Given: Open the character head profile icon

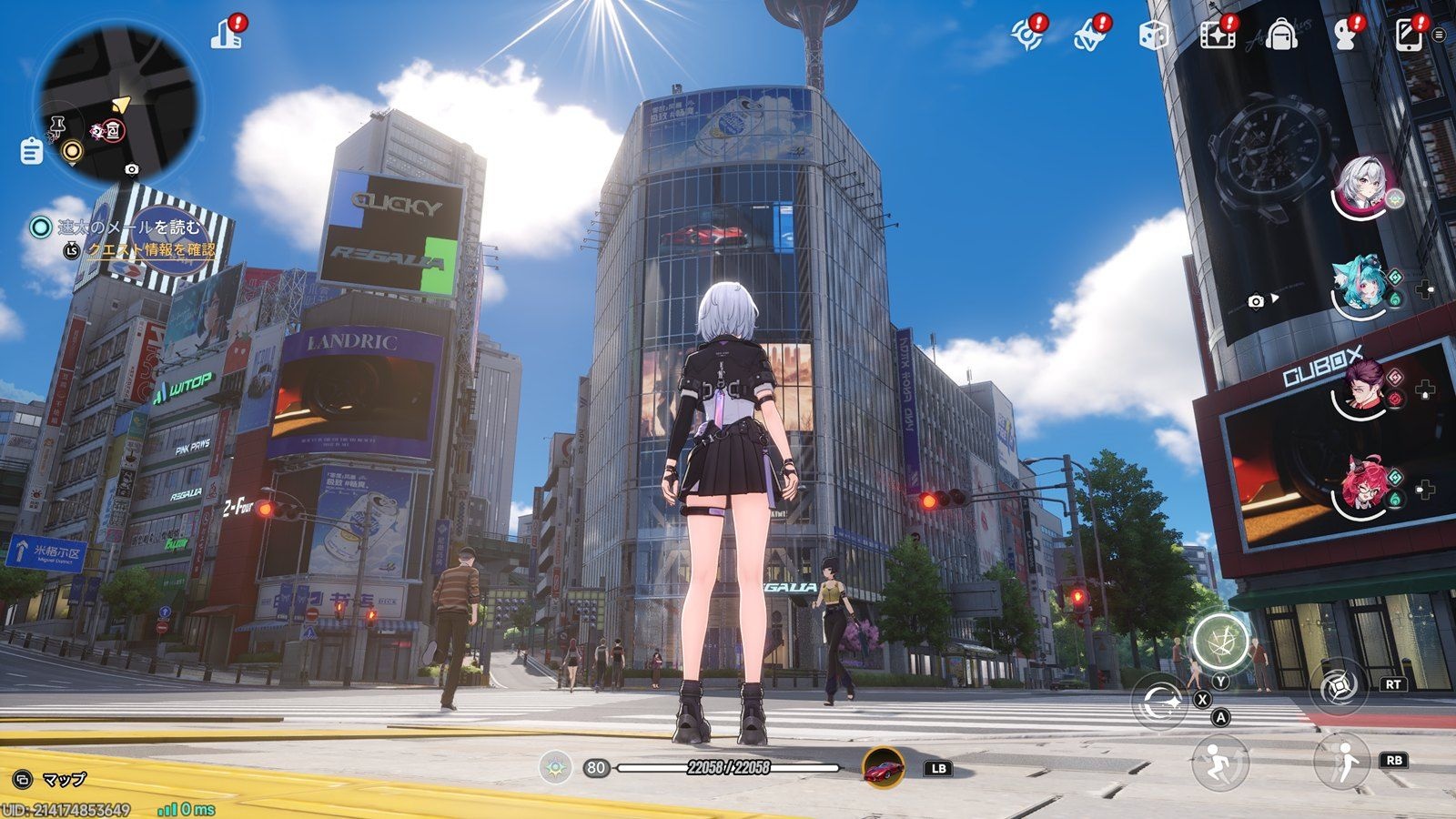Looking at the screenshot, I should click(x=1345, y=35).
